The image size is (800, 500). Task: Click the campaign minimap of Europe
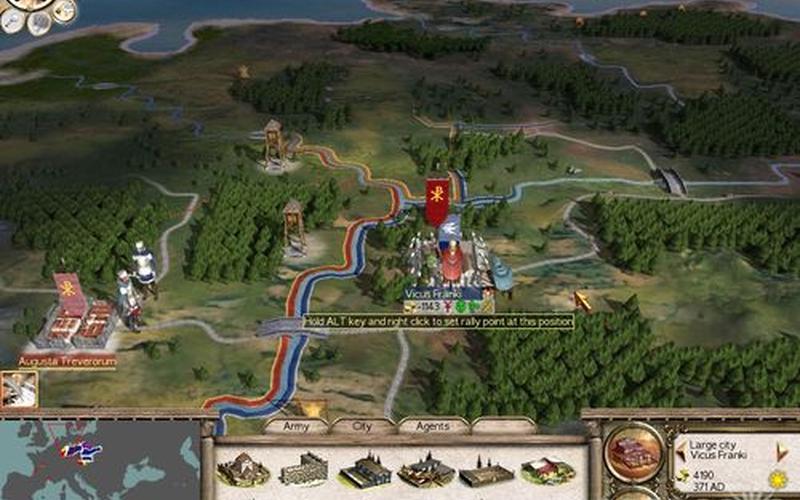[x=98, y=460]
